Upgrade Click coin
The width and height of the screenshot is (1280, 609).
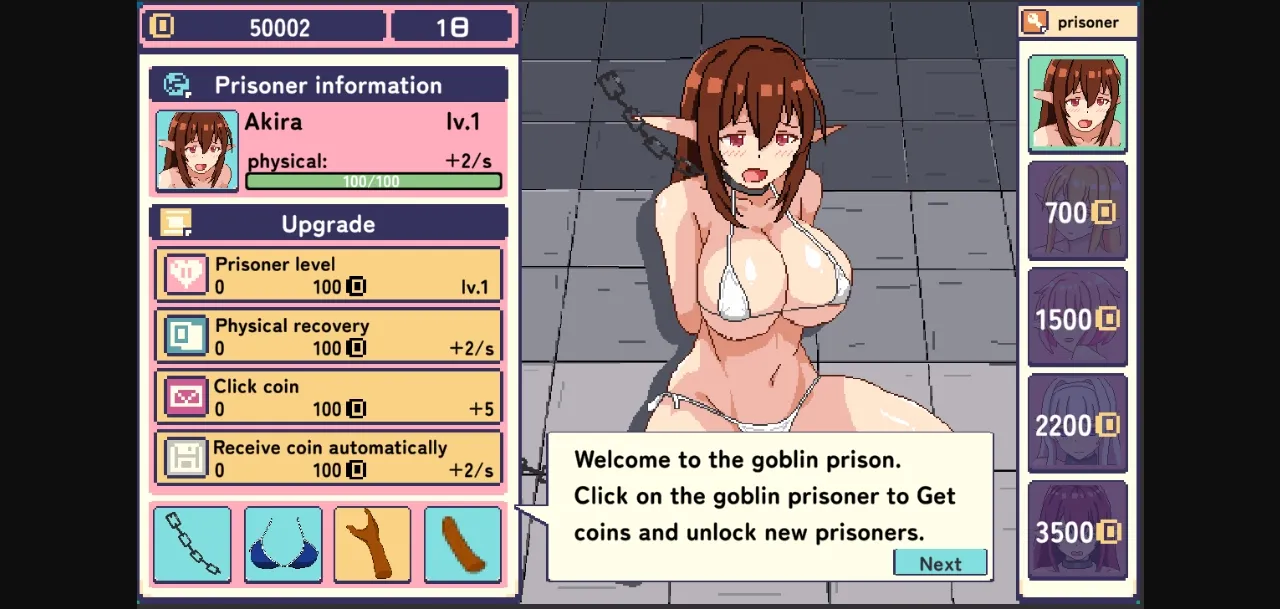tap(328, 397)
